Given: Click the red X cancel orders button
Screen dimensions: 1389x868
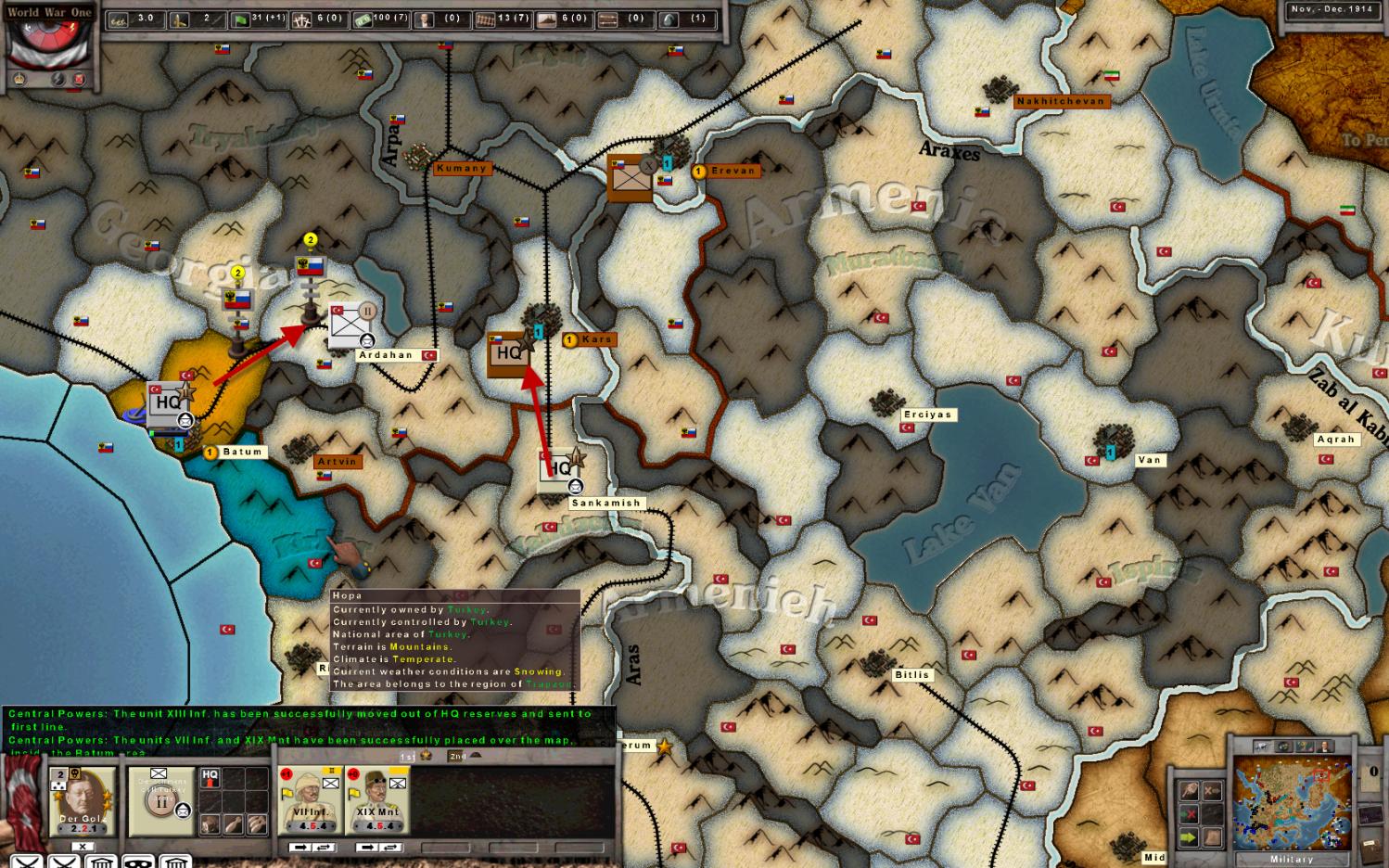Looking at the screenshot, I should tap(1190, 814).
